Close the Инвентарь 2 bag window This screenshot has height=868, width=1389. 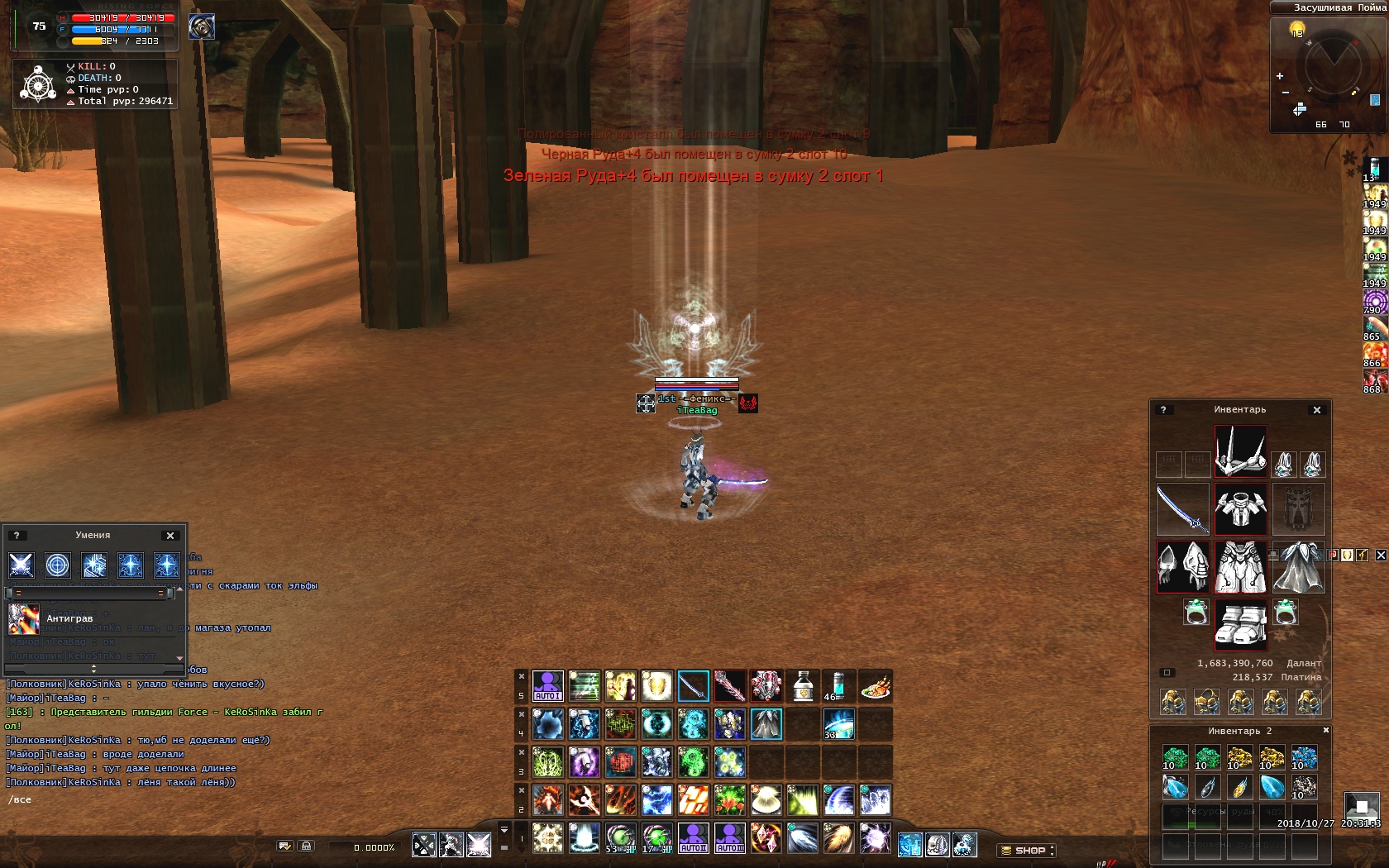click(x=1325, y=731)
